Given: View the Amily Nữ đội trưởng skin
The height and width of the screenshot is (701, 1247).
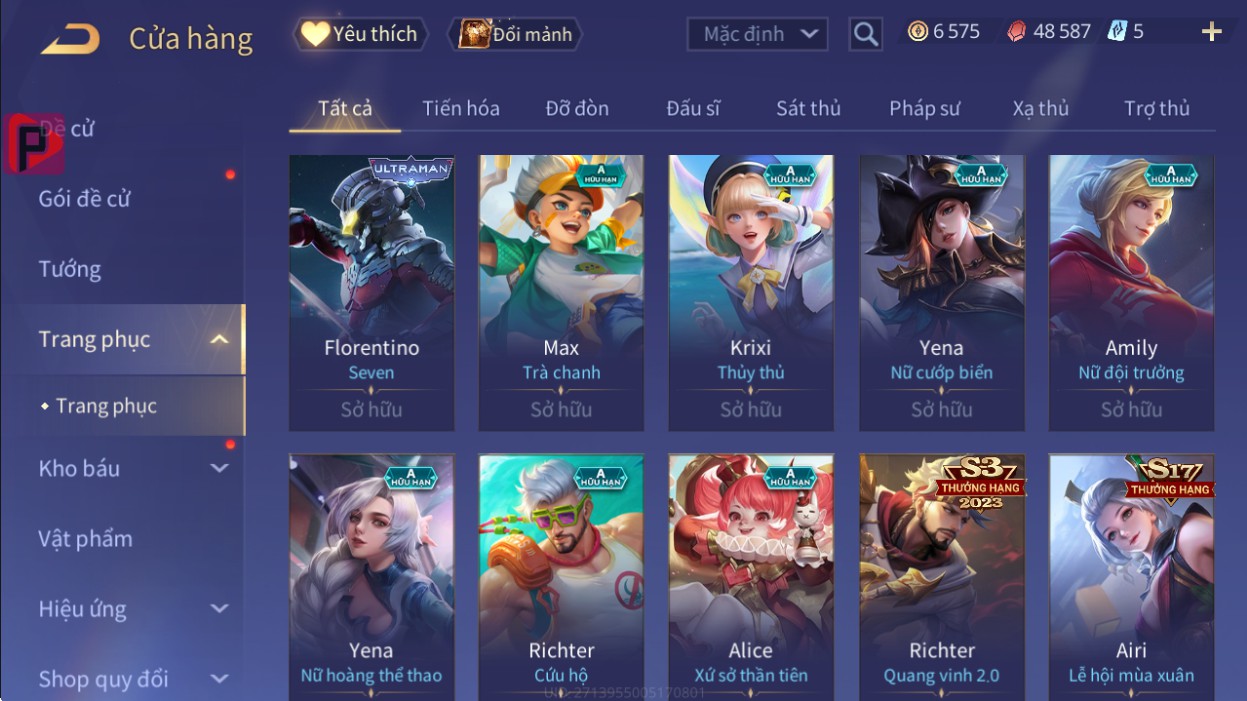Looking at the screenshot, I should pos(1131,292).
